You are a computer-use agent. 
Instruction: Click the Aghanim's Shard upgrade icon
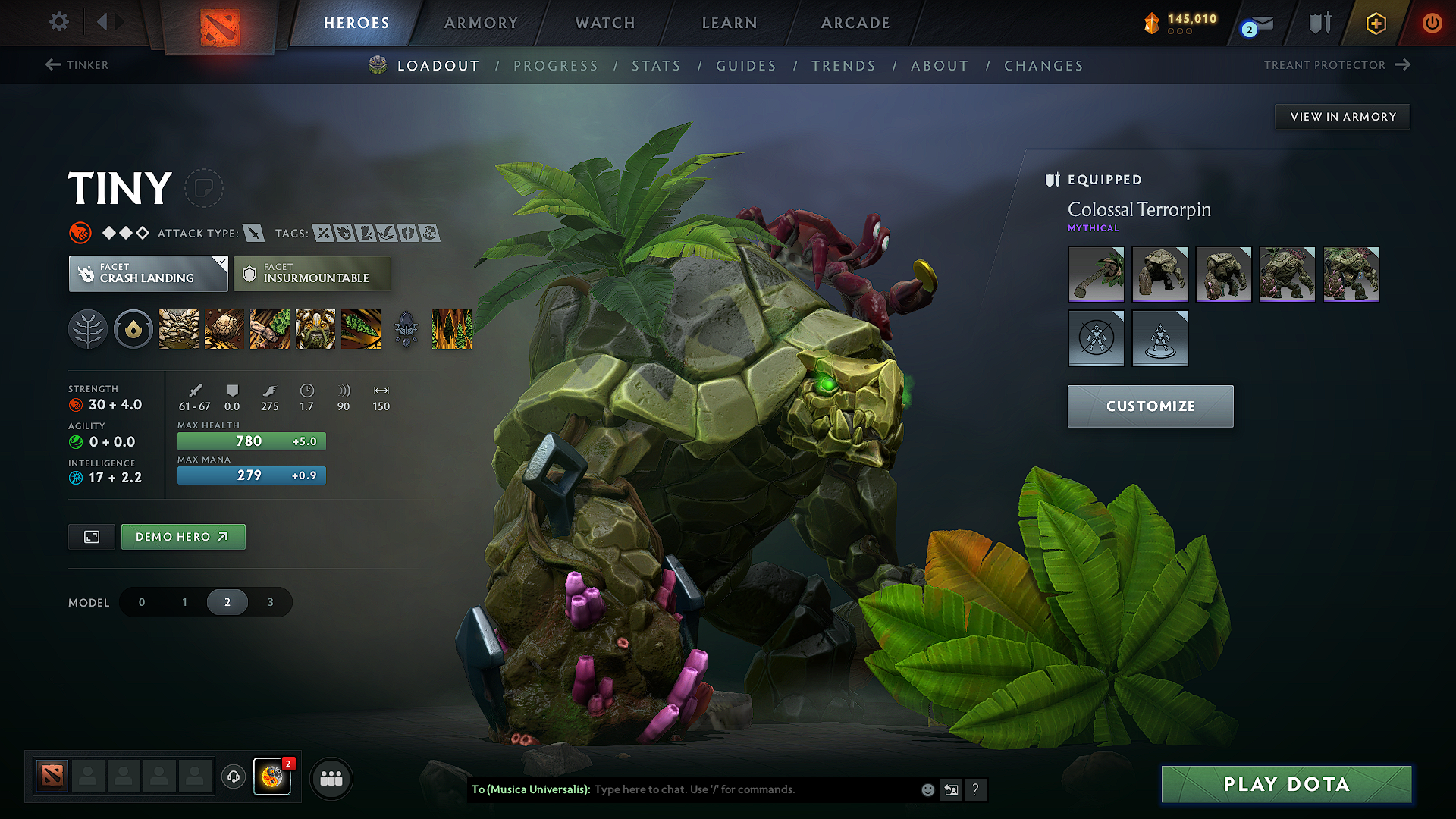(407, 329)
